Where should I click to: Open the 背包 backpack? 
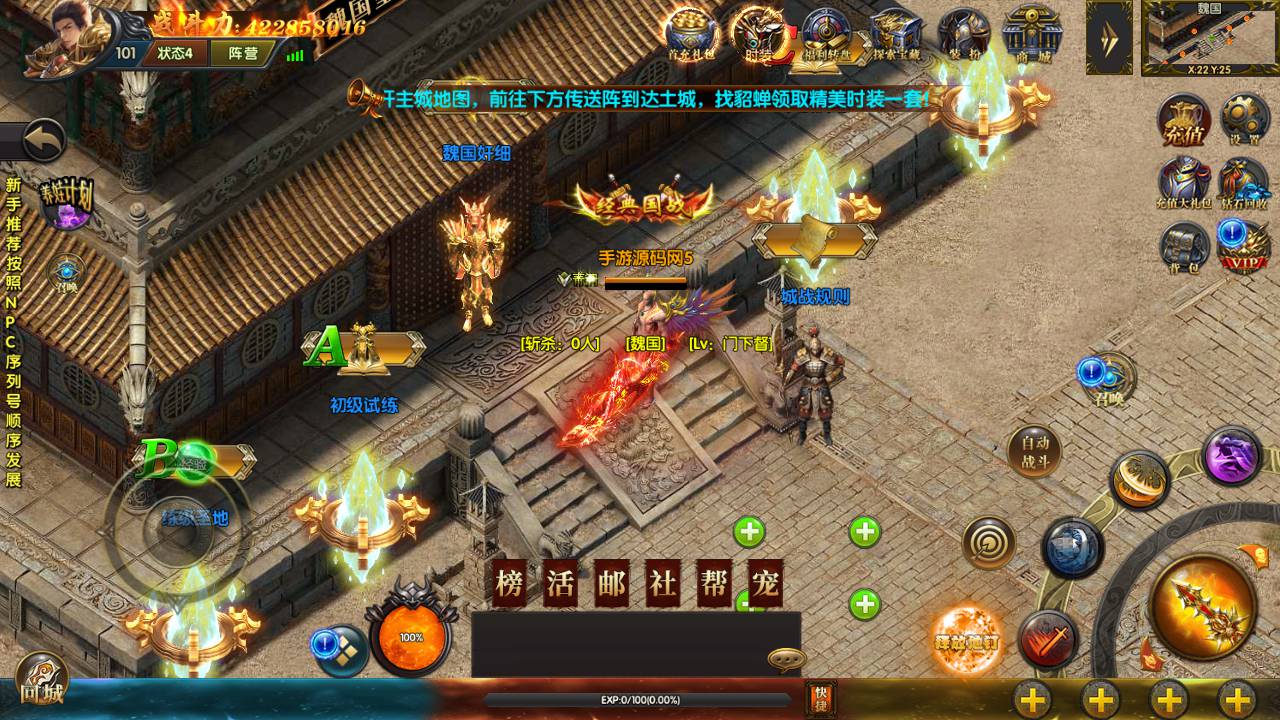(x=1184, y=246)
